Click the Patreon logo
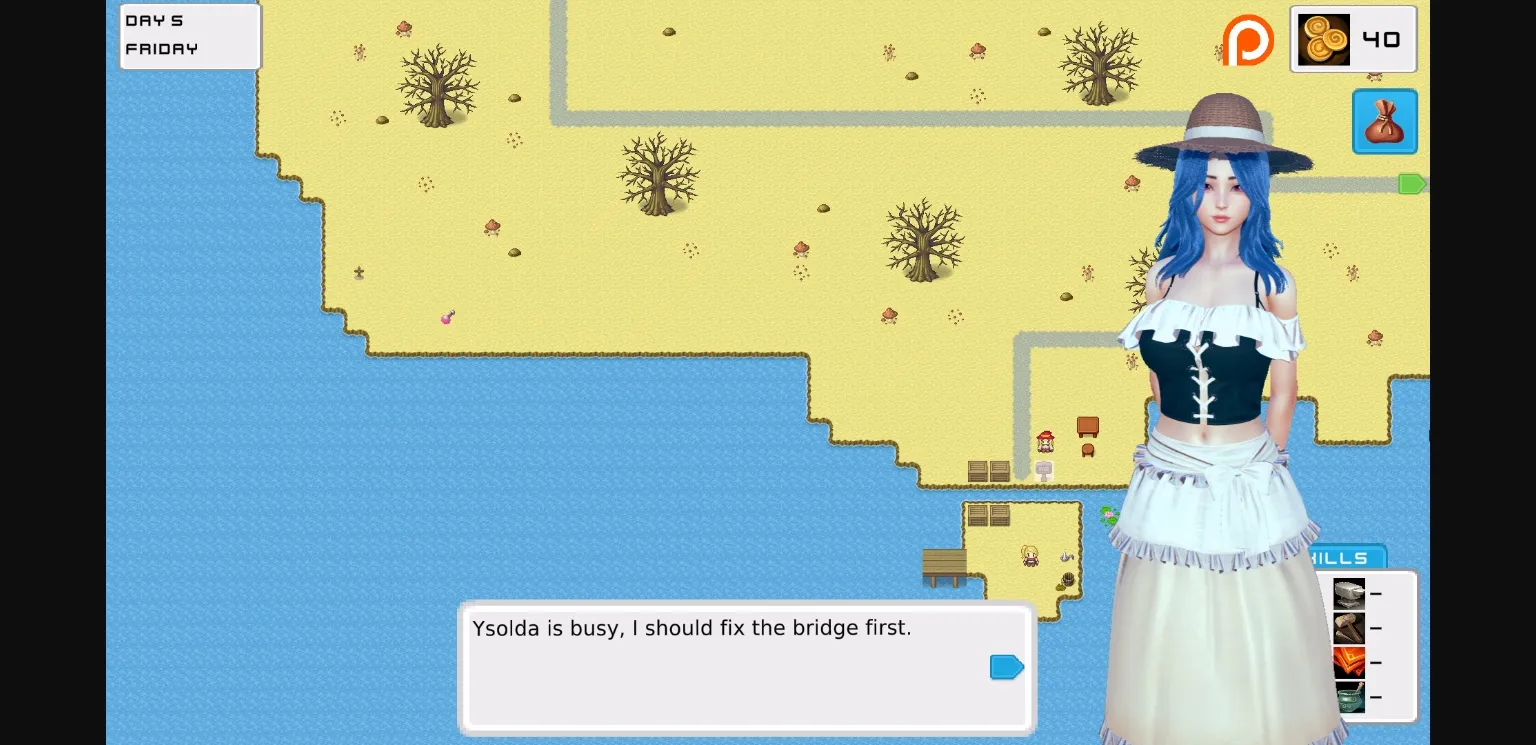Screen dimensions: 1536x745 point(1247,40)
